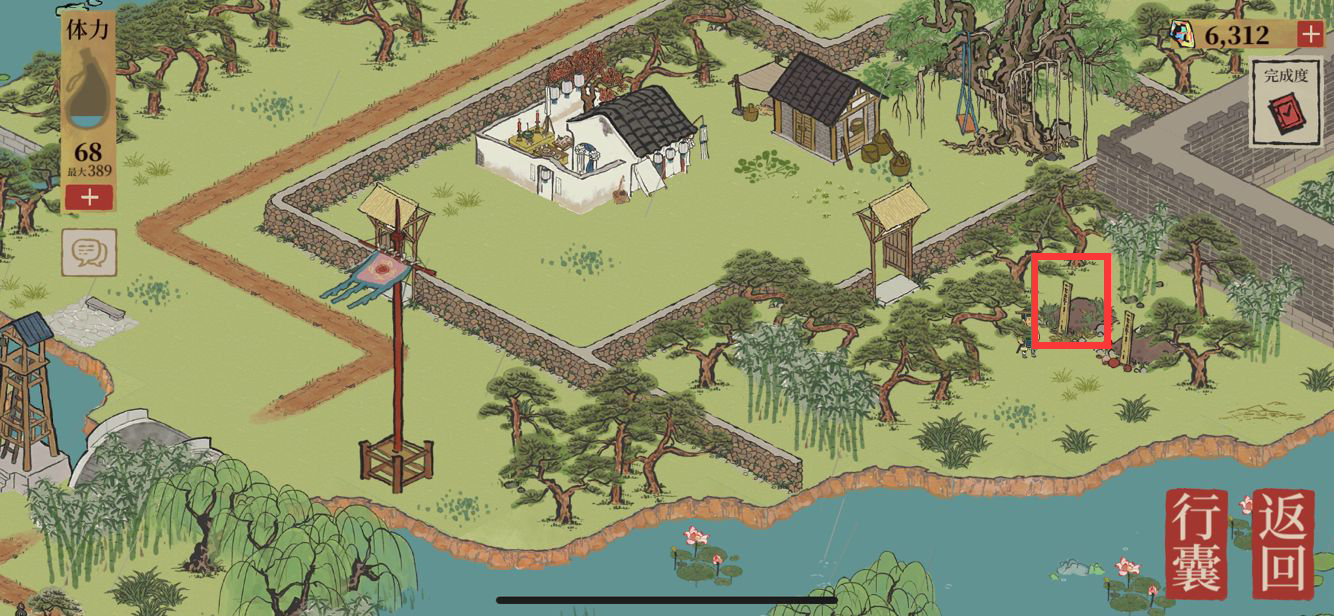Select the red-highlighted wooden marker spot
The height and width of the screenshot is (616, 1334).
[x=1071, y=301]
